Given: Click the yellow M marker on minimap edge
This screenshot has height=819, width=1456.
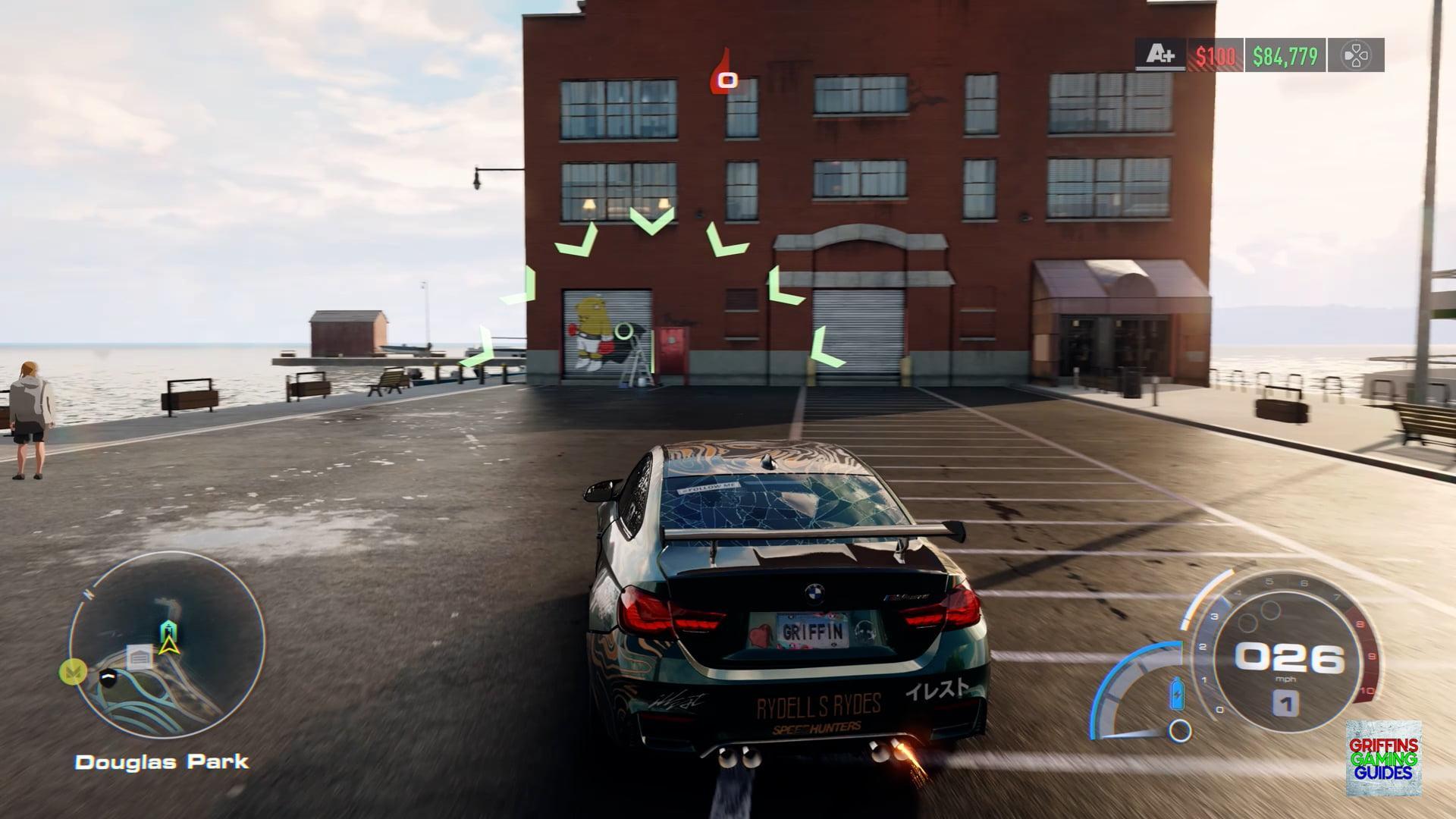Looking at the screenshot, I should tap(73, 672).
